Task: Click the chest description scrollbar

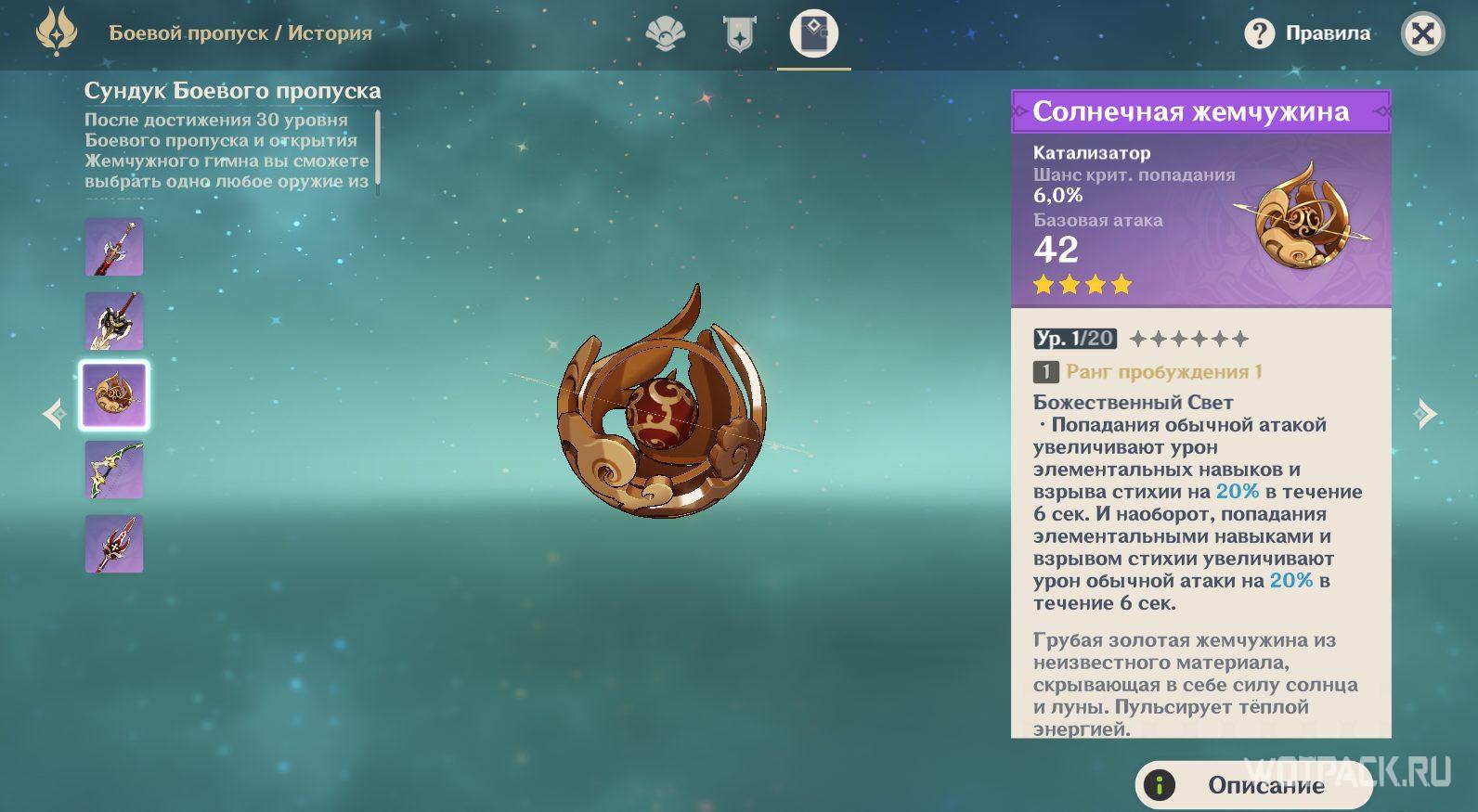Action: (x=378, y=148)
